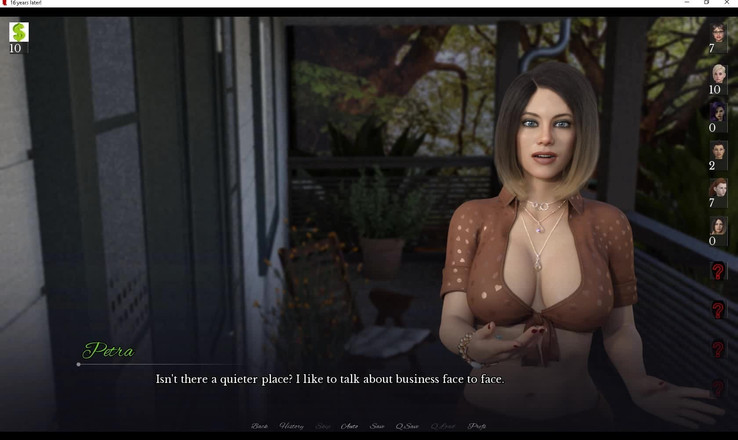
Task: Select the white-haired character portrait
Action: coord(718,73)
